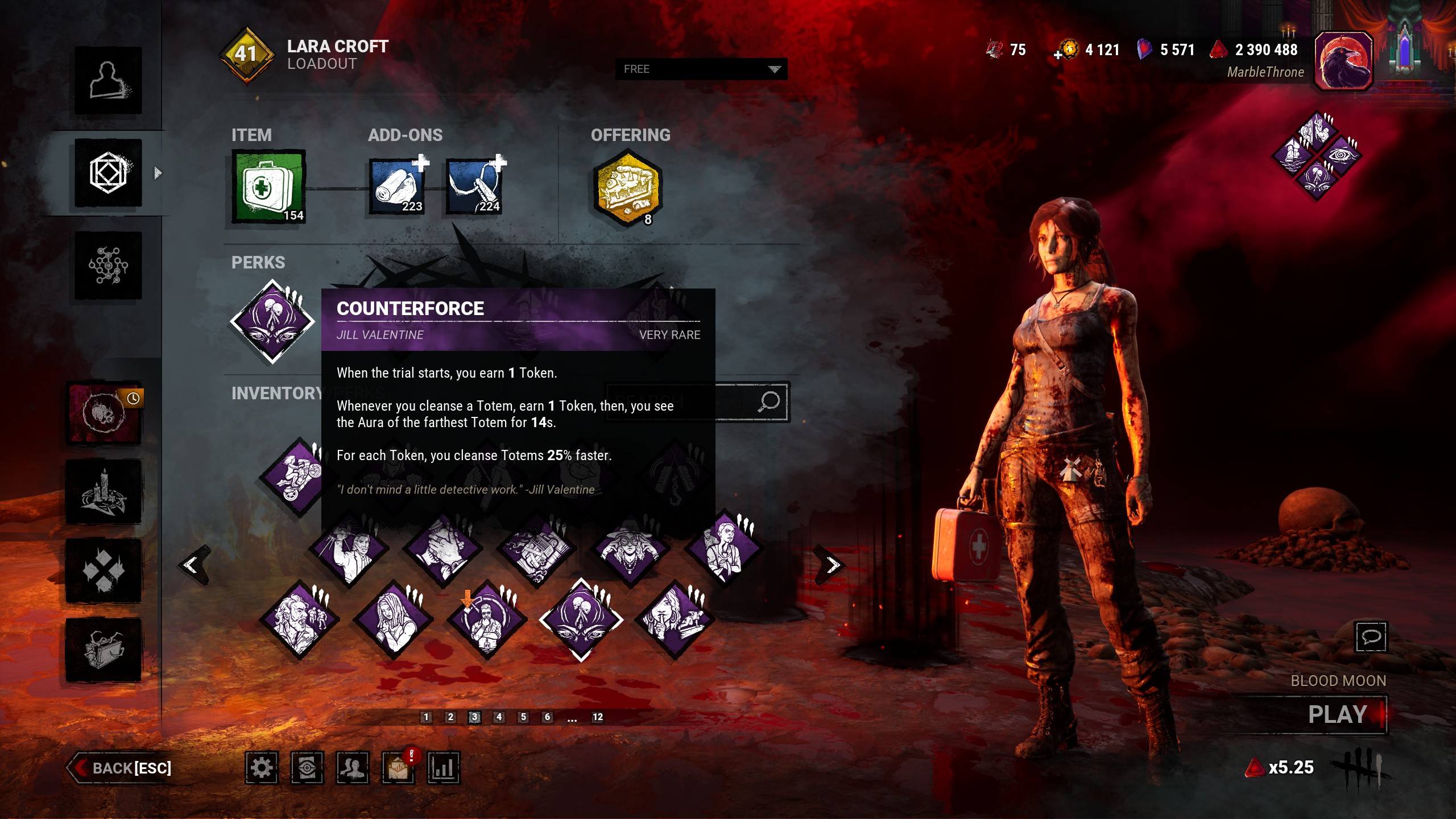The width and height of the screenshot is (1456, 819).
Task: Select the green medkit item slot
Action: pos(268,186)
